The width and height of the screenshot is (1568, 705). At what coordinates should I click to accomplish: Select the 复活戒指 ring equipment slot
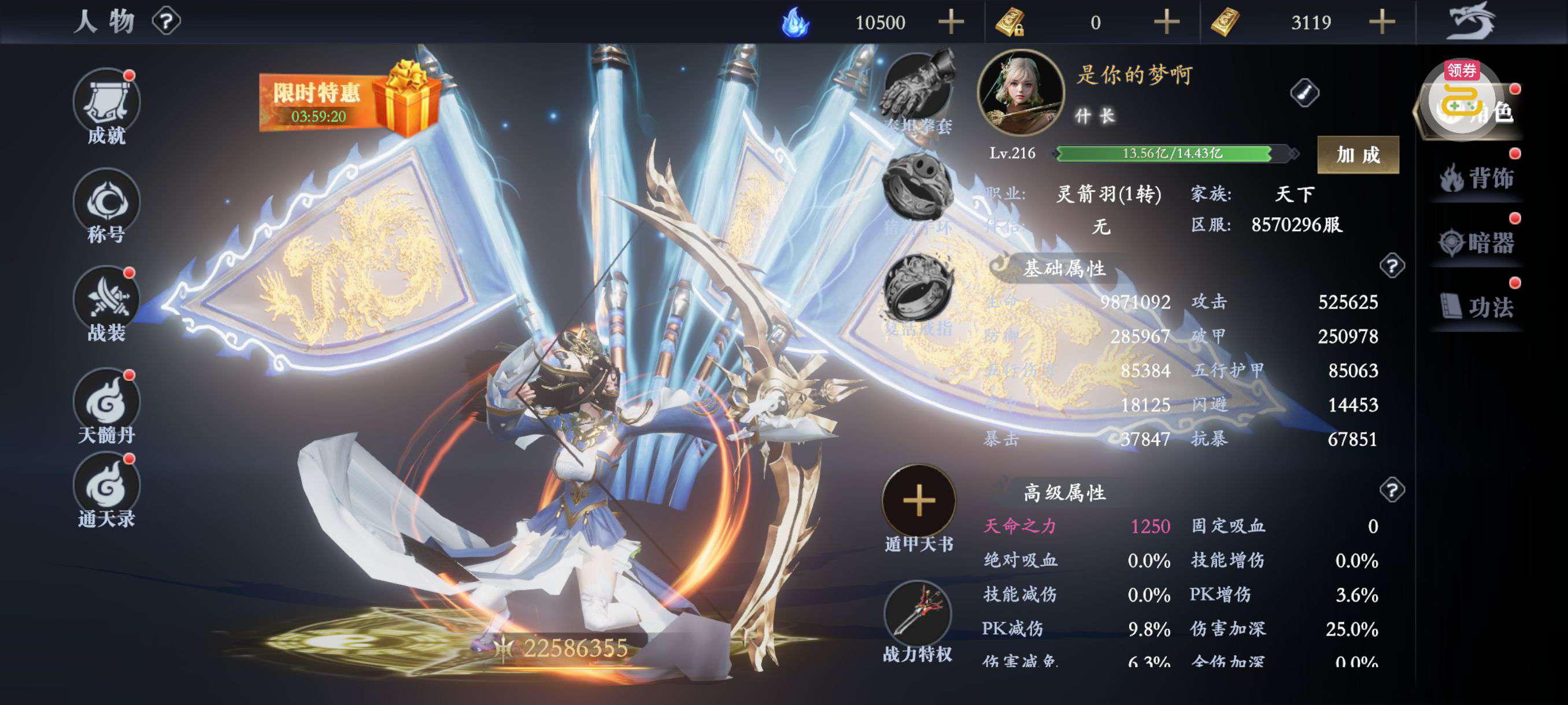pyautogui.click(x=919, y=291)
